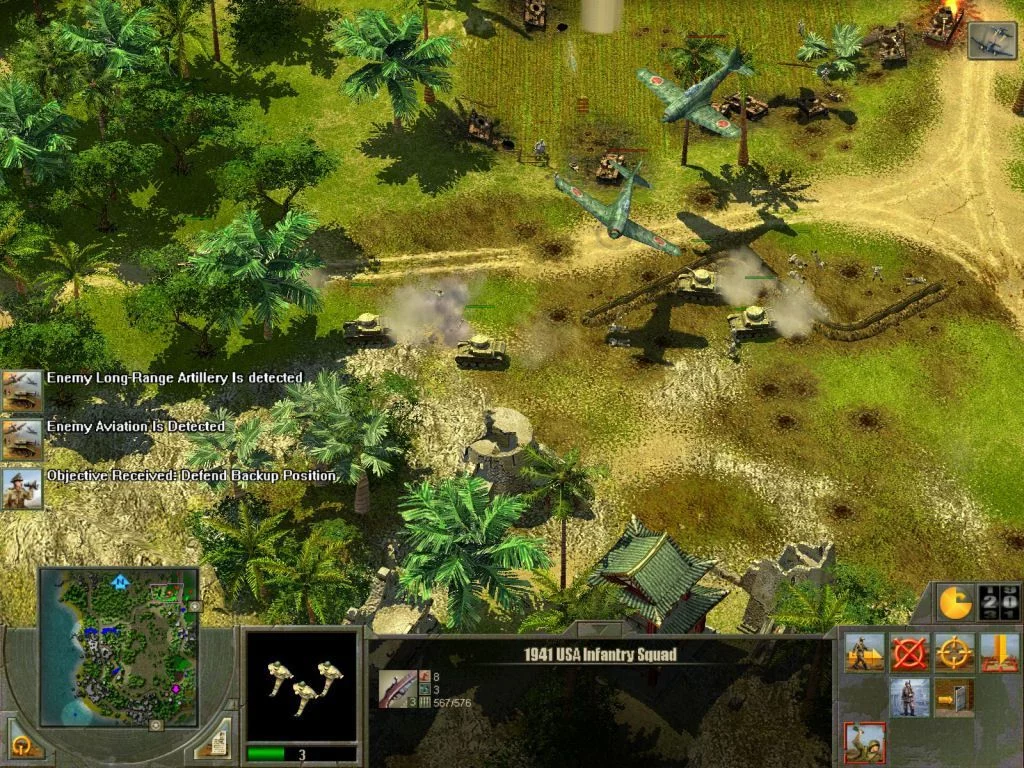
Task: Open the aircraft reinforcement button
Action: tap(991, 40)
